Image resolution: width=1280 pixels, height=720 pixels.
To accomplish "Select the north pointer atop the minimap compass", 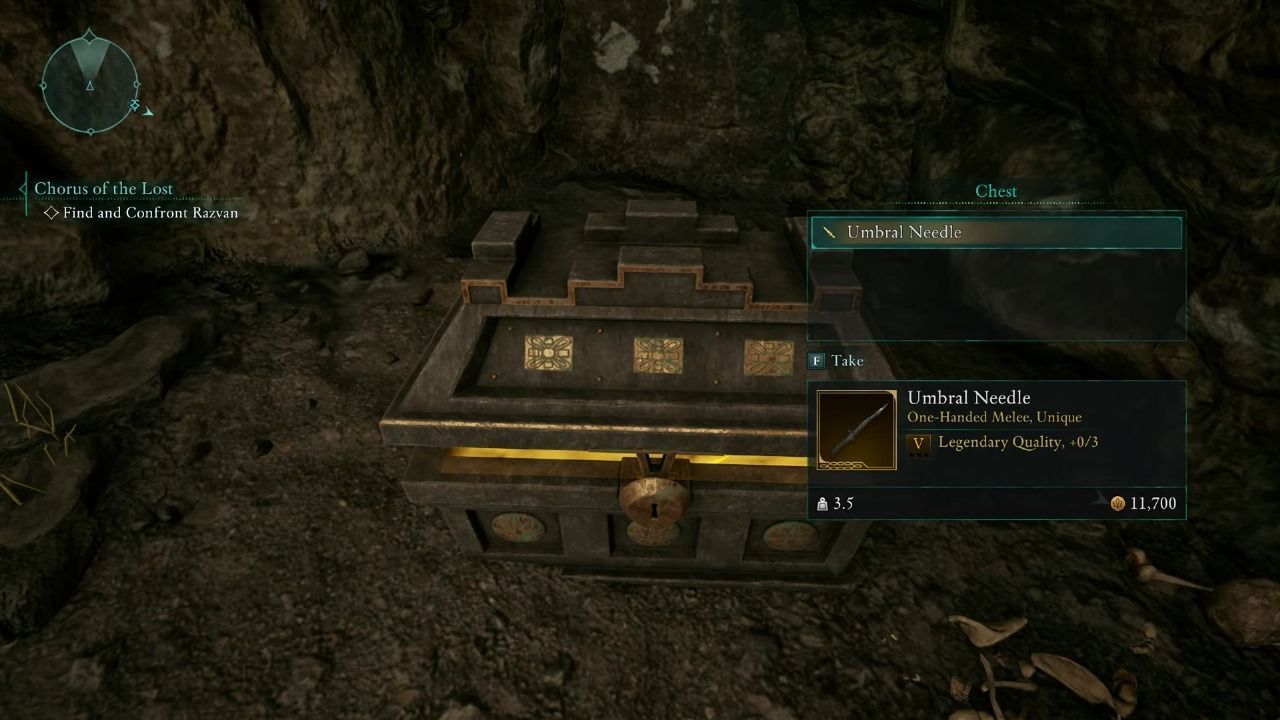I will pos(89,36).
